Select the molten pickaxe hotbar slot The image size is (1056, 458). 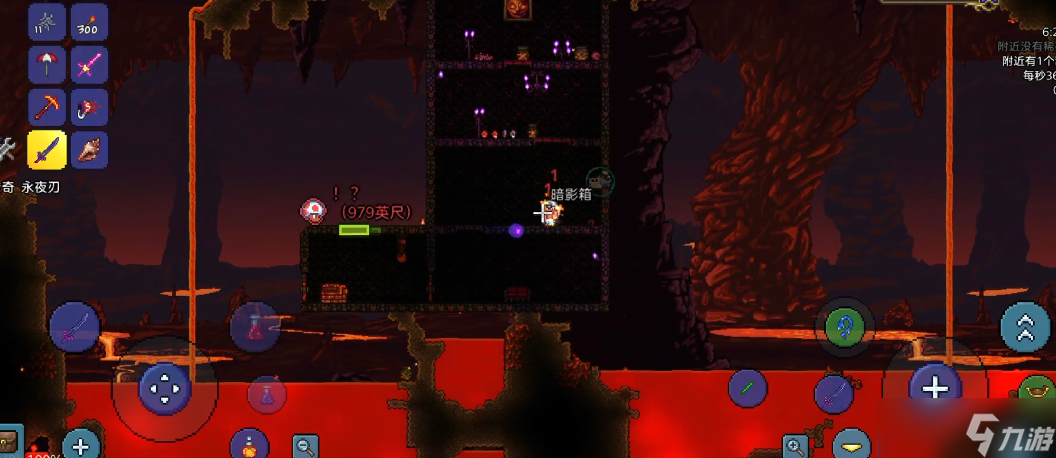click(47, 107)
